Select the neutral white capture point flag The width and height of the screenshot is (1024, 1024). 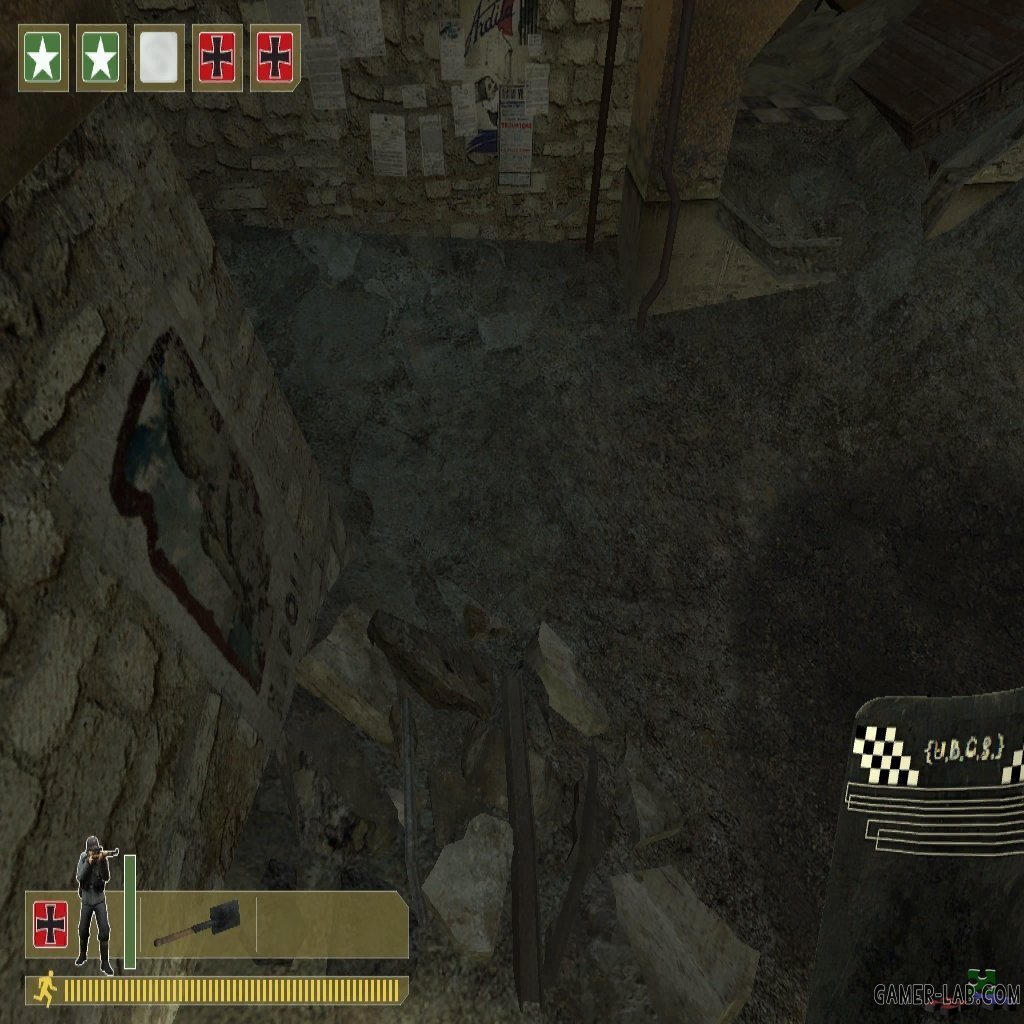(159, 58)
